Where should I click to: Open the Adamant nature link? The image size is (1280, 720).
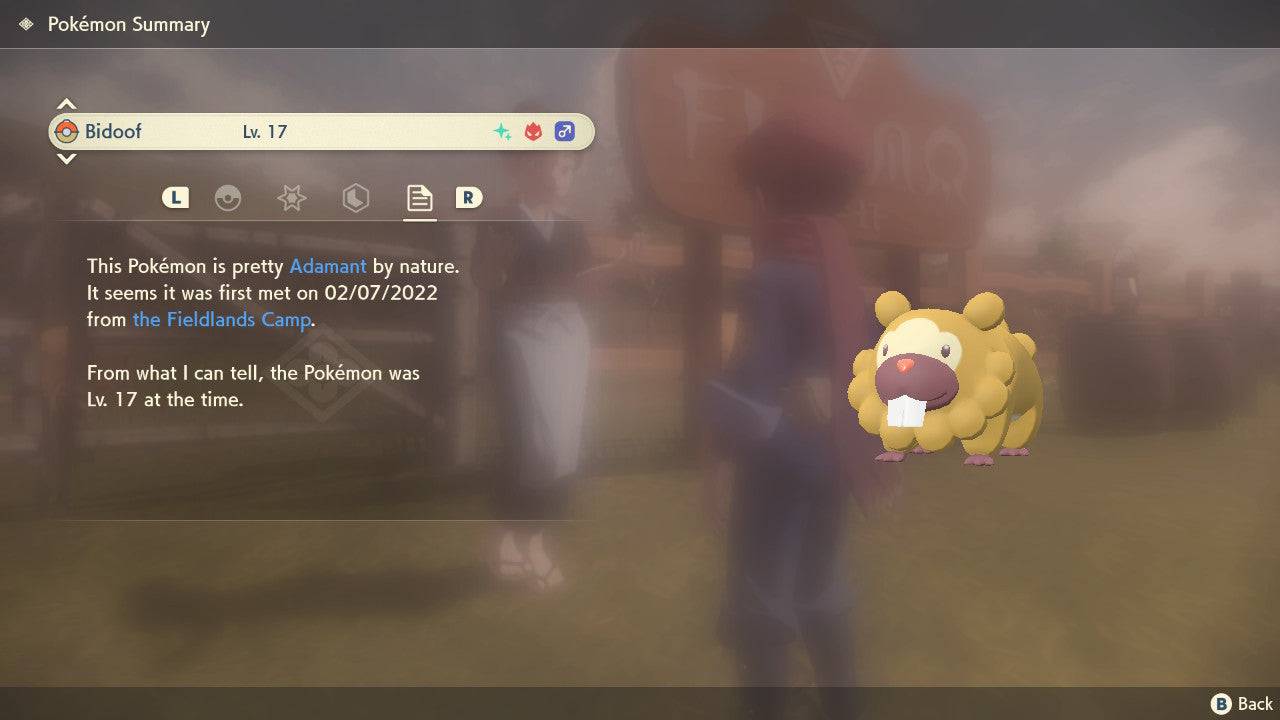click(325, 266)
